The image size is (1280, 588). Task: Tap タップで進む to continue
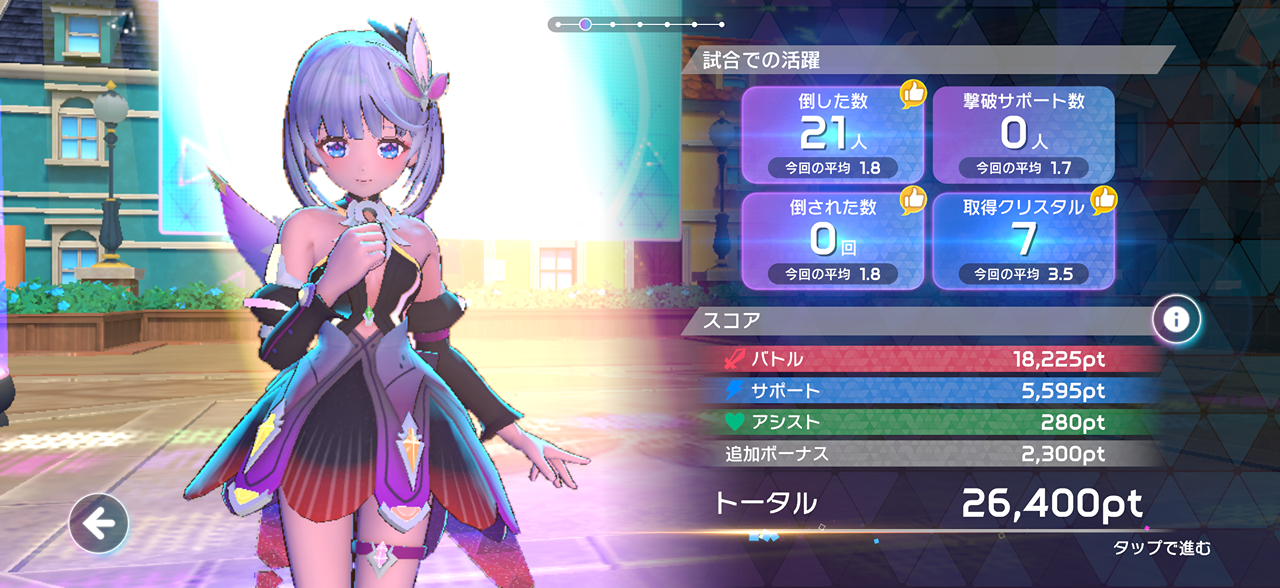coord(1161,548)
